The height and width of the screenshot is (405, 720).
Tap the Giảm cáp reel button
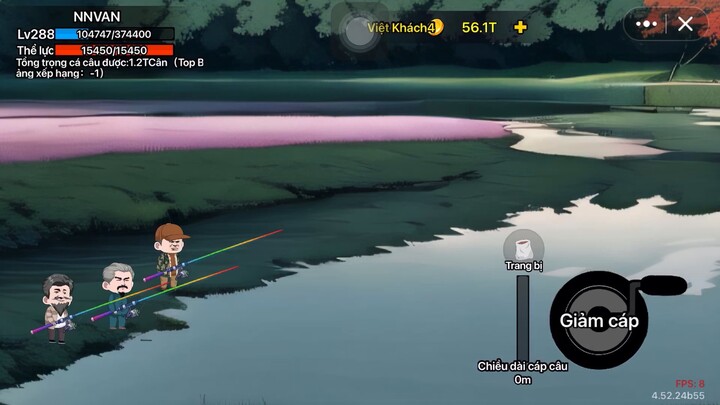599,321
